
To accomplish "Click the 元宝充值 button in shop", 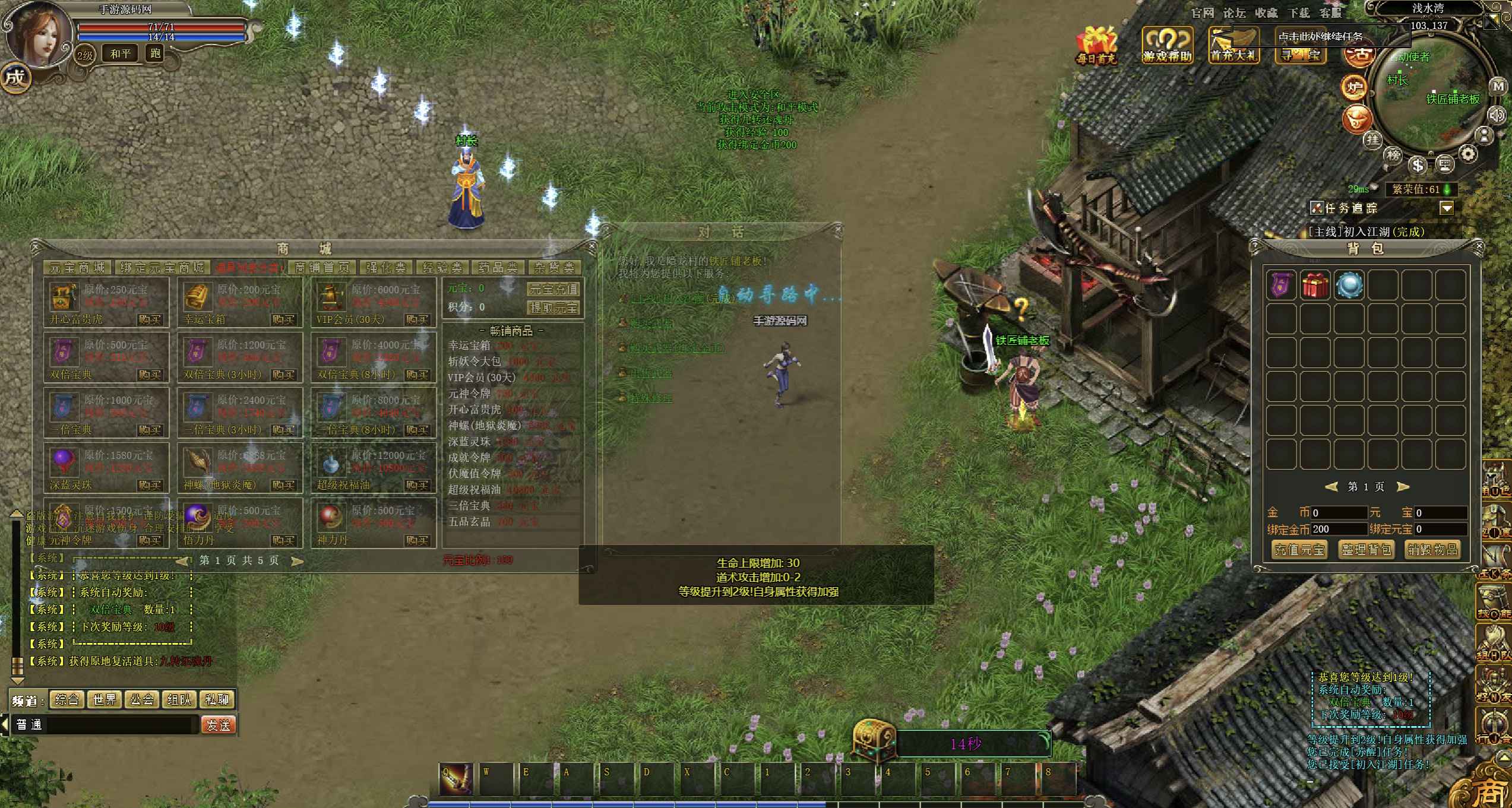I will coord(553,289).
